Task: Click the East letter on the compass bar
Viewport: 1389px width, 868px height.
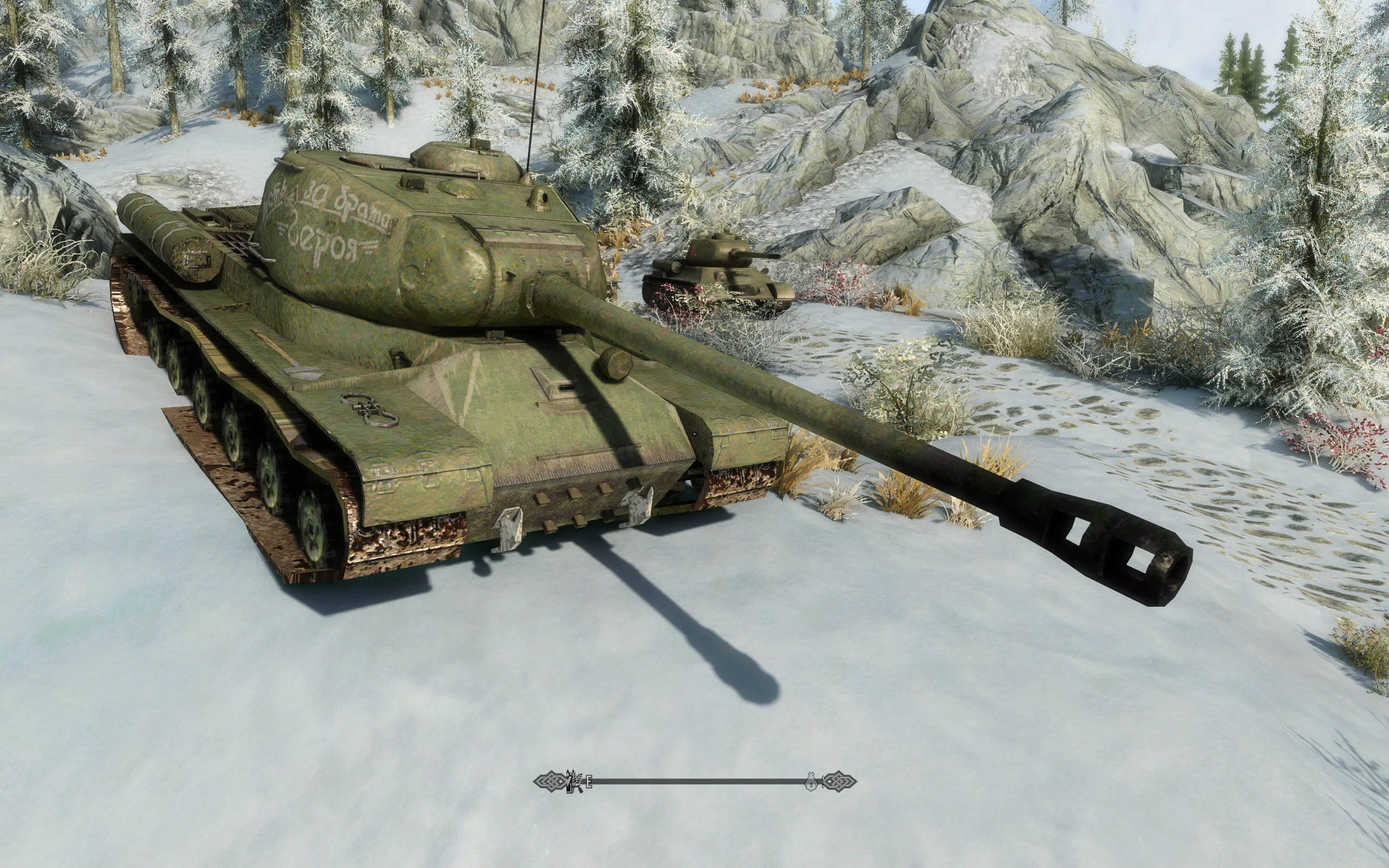Action: pos(588,781)
